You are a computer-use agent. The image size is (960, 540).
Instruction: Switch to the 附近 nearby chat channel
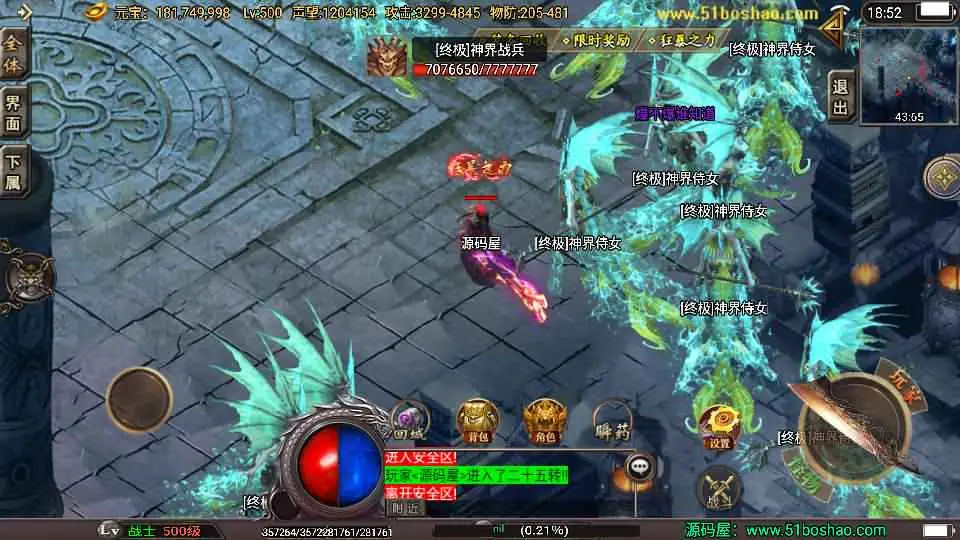404,508
